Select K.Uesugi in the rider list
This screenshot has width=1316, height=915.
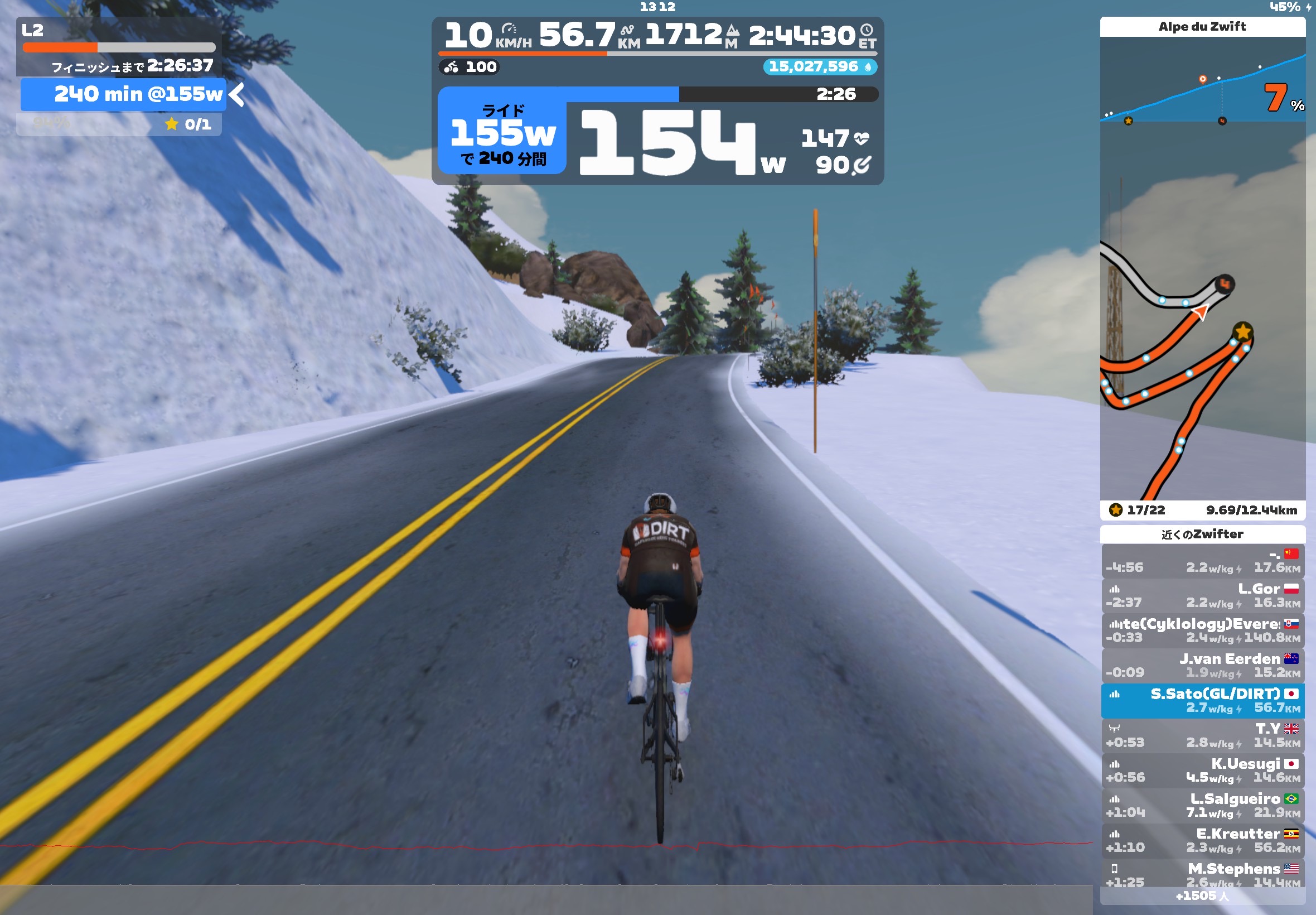click(1202, 770)
